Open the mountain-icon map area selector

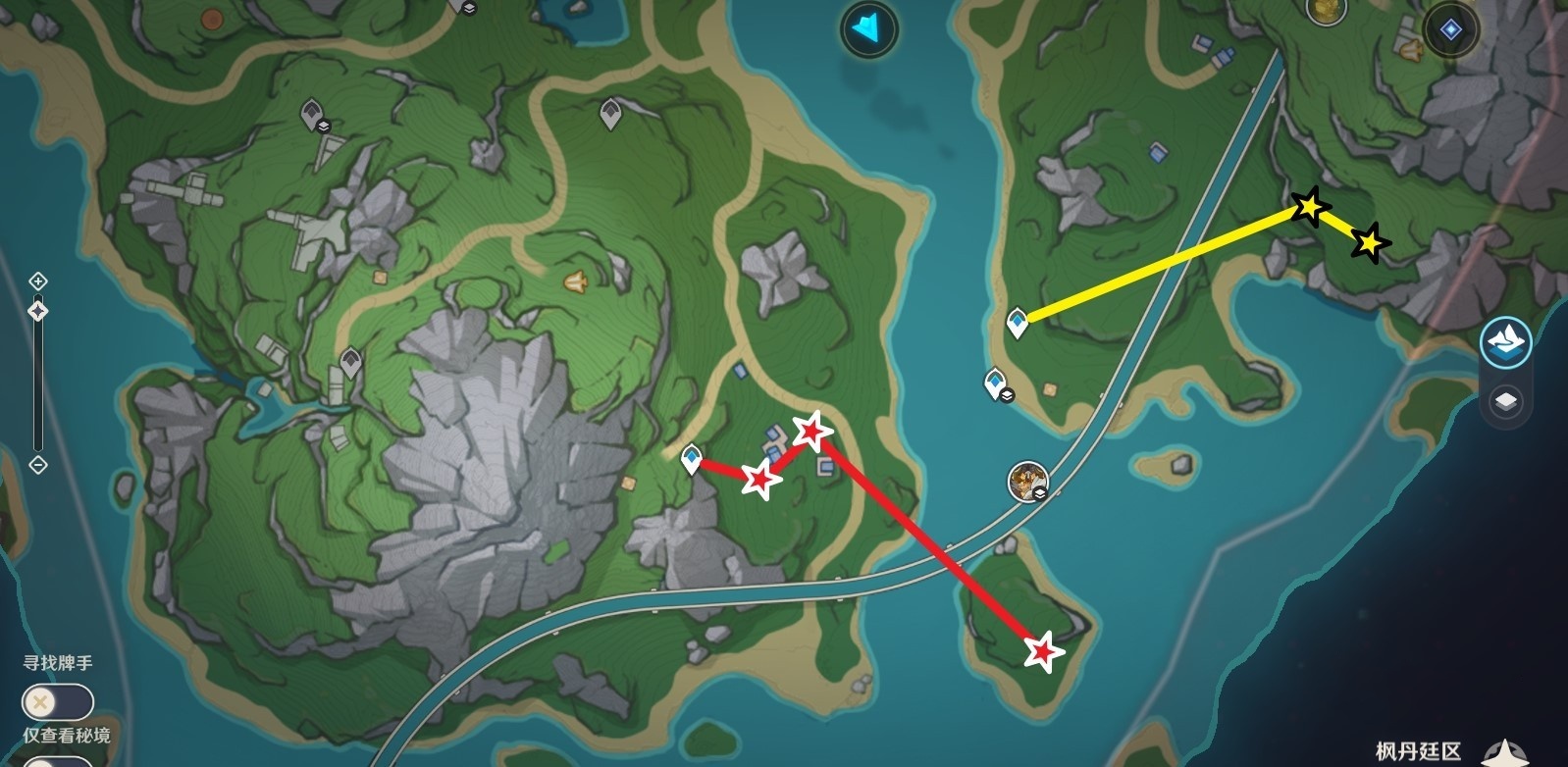point(1506,343)
